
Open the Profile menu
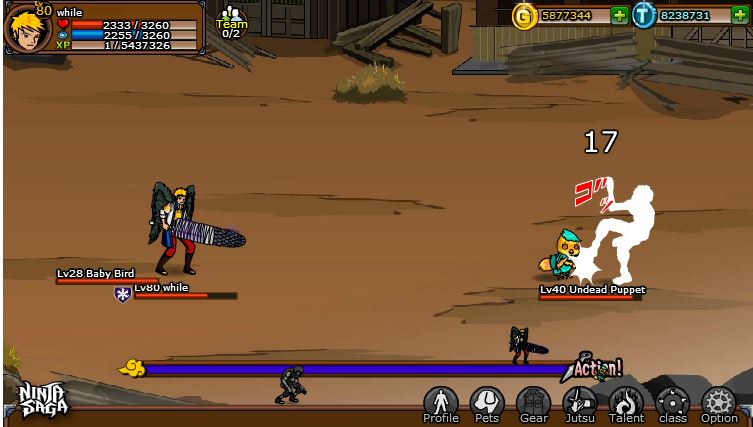(x=440, y=403)
